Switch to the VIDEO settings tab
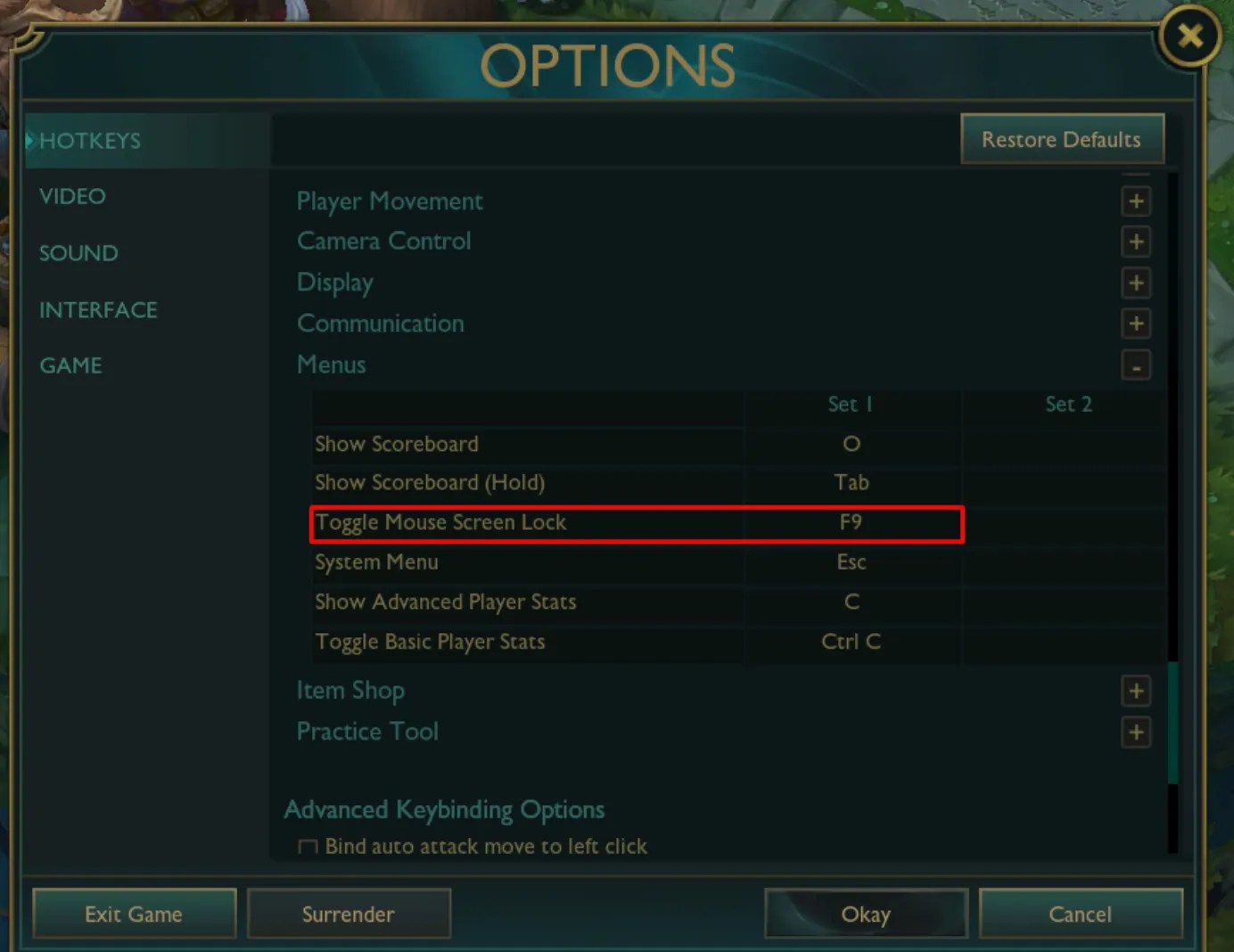 72,196
